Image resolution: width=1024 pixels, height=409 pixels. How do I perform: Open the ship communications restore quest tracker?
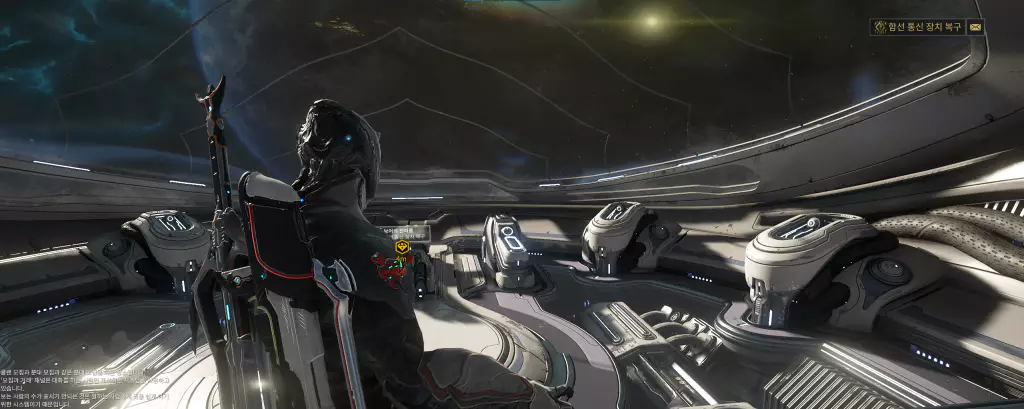918,27
